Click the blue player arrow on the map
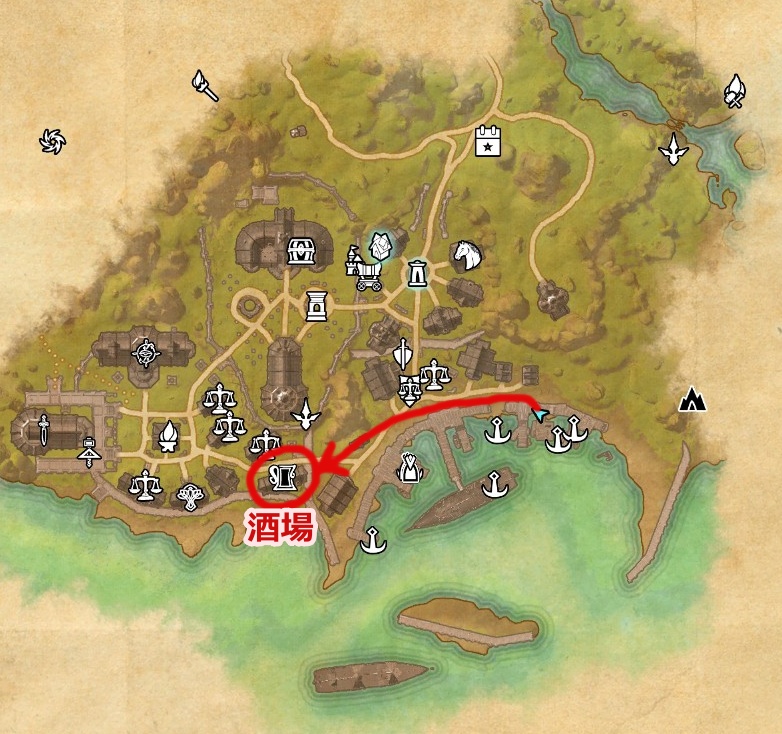 (540, 413)
